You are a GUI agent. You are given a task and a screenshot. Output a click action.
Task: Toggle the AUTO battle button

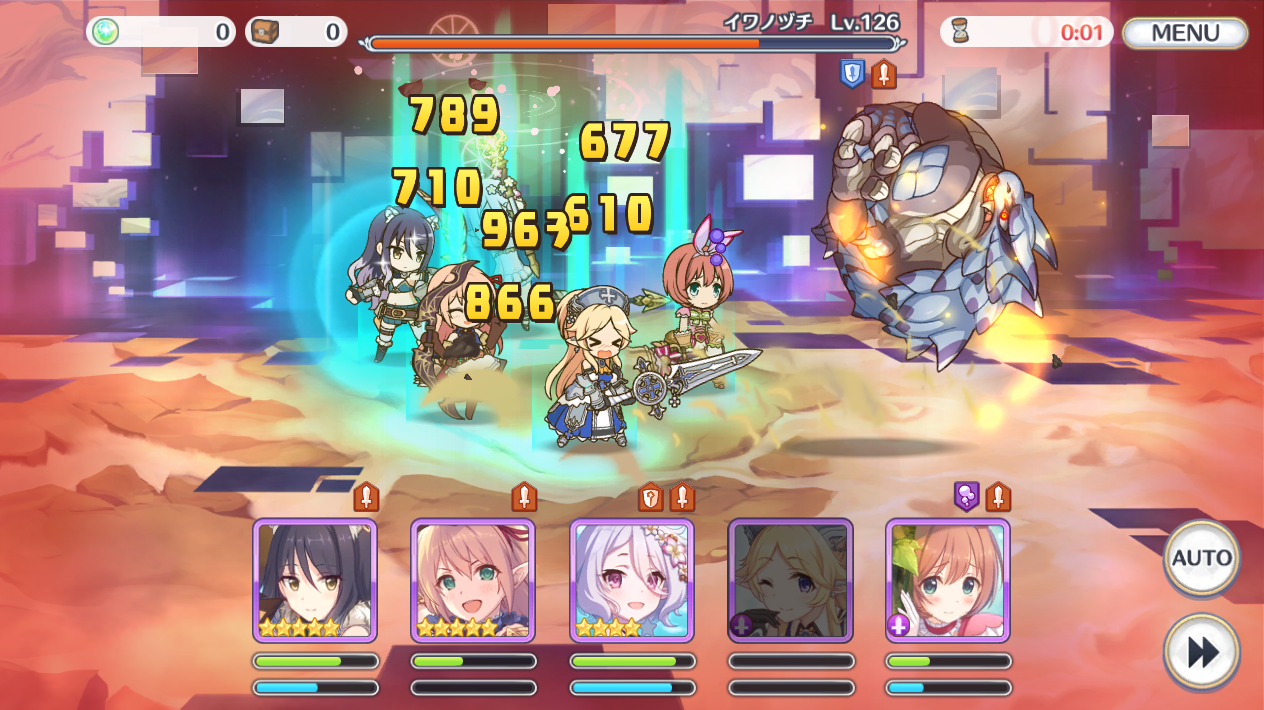tap(1201, 558)
